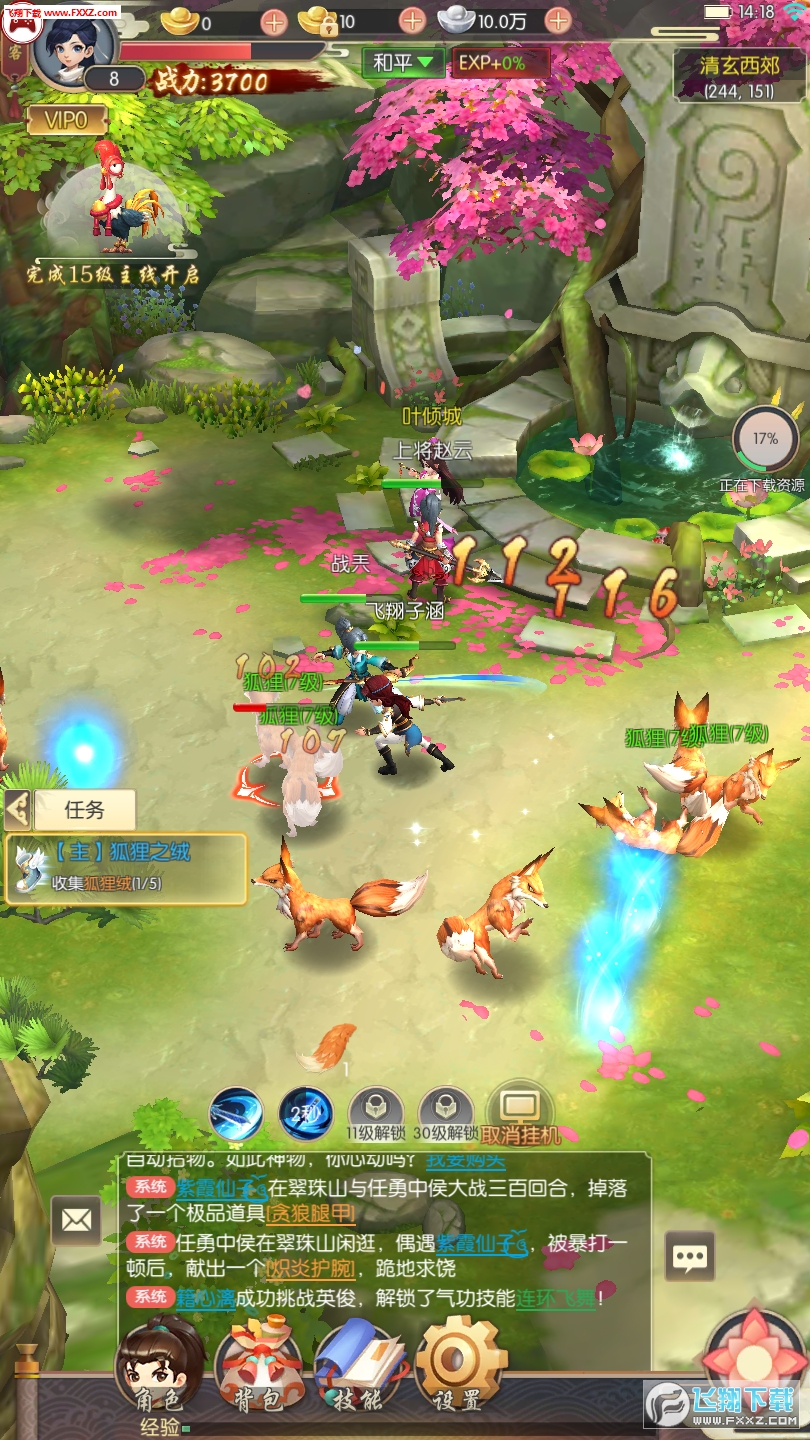
Task: Activate the blue sword slash skill
Action: [236, 1113]
